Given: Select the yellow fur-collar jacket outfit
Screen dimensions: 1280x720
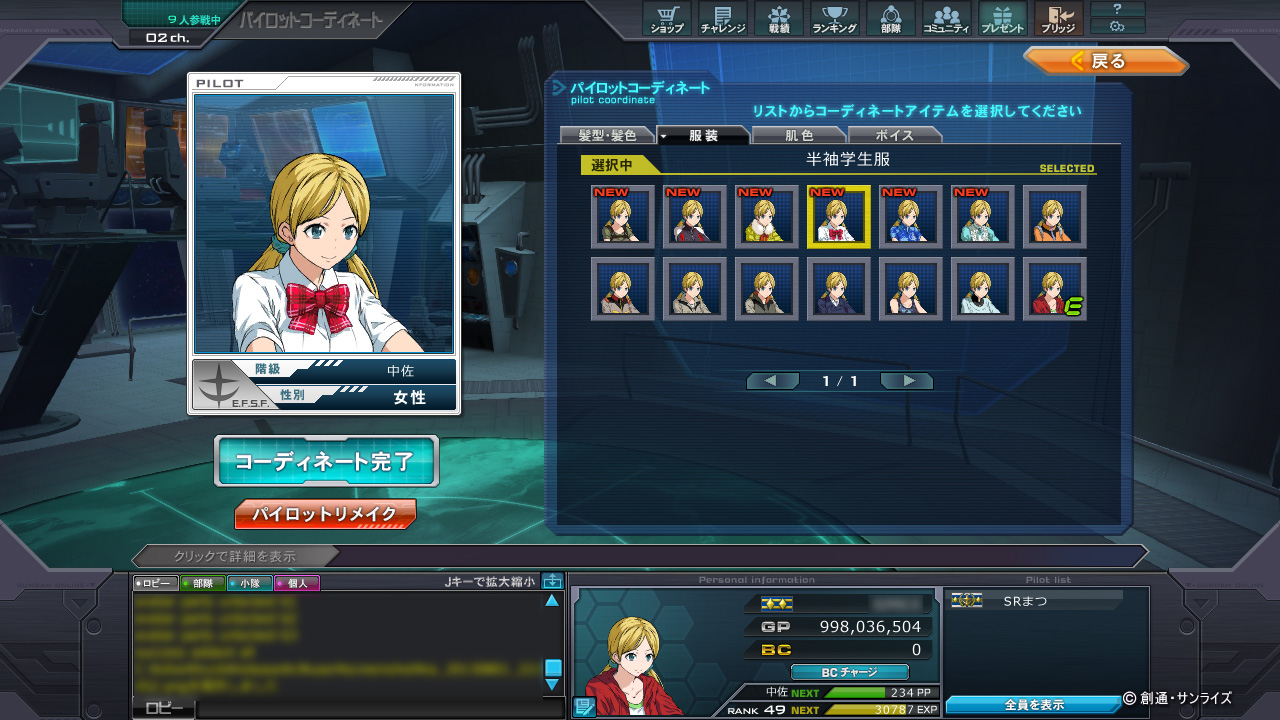Looking at the screenshot, I should click(x=767, y=217).
